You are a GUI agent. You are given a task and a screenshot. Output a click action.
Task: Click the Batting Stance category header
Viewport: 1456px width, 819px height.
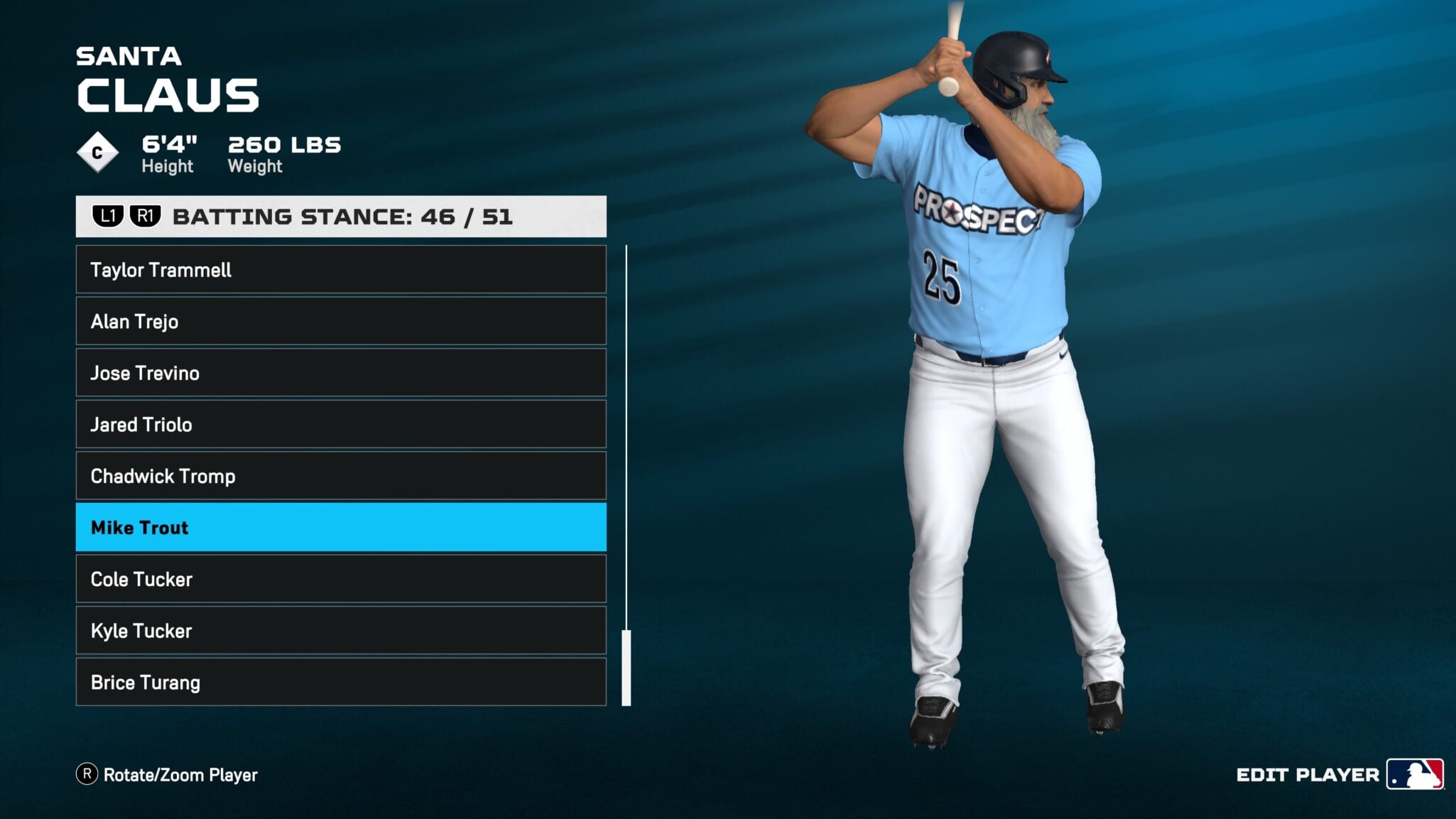tap(341, 217)
